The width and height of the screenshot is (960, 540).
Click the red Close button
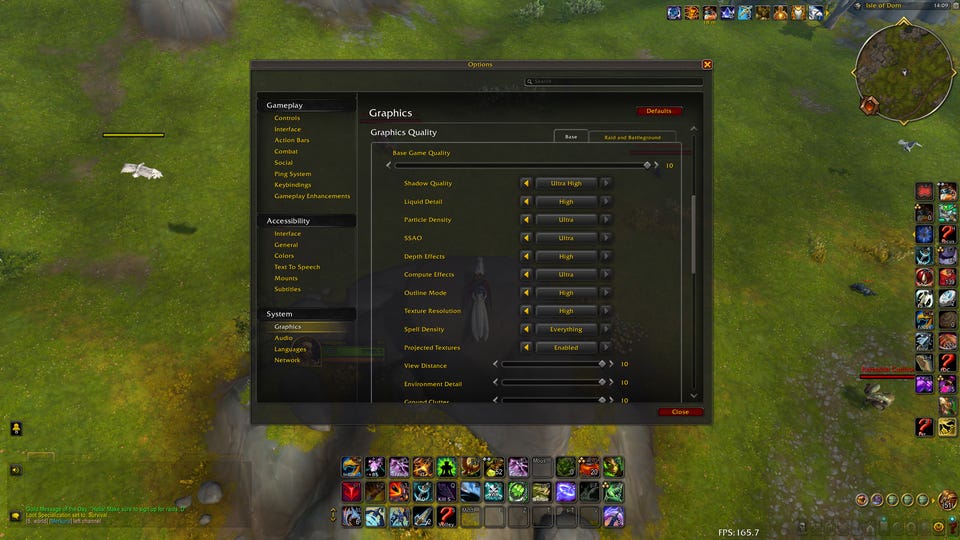(x=680, y=412)
